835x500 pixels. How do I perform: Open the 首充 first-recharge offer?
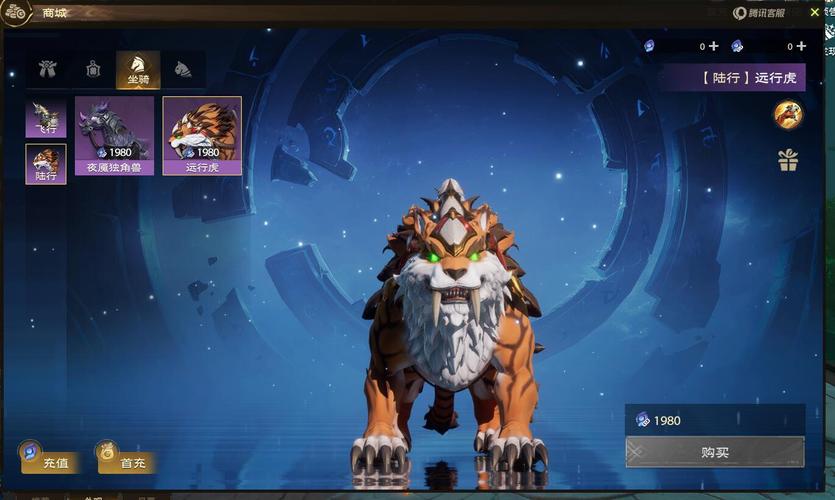click(126, 459)
